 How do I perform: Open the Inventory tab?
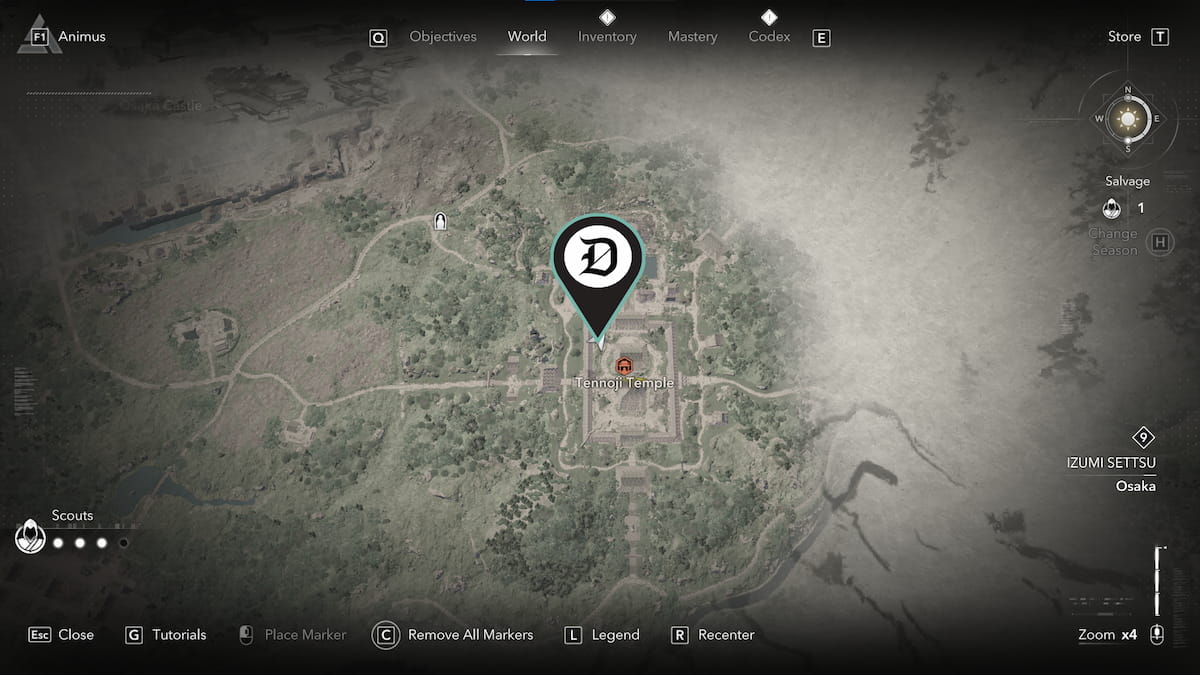pos(607,37)
